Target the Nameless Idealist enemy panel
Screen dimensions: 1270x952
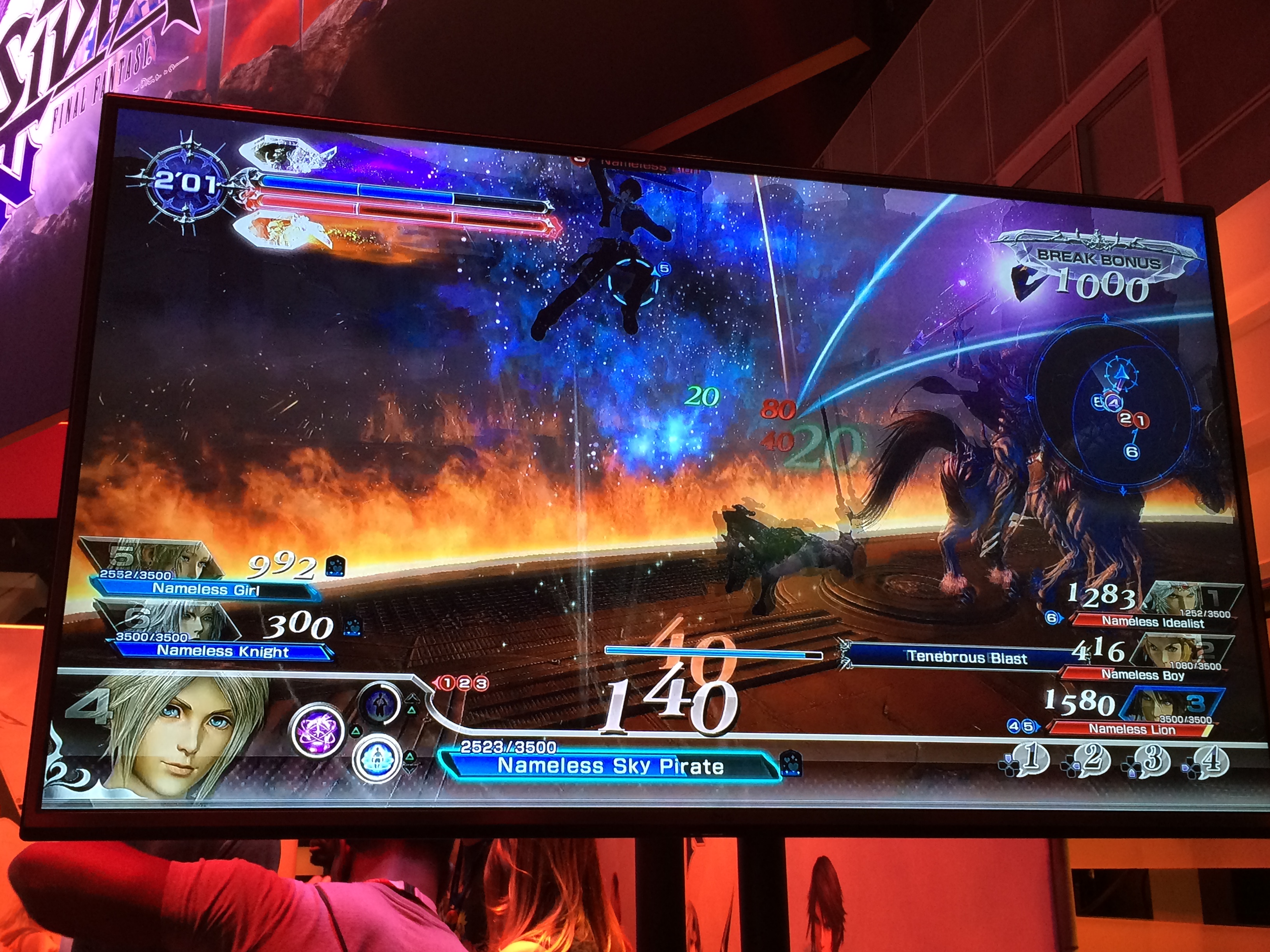[1152, 621]
